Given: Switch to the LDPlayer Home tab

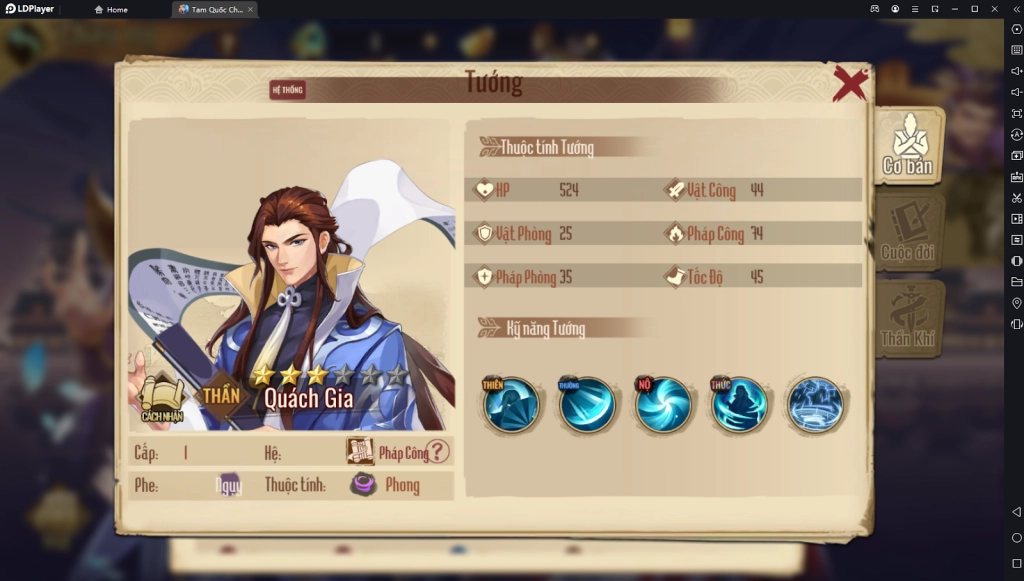Looking at the screenshot, I should pos(112,9).
